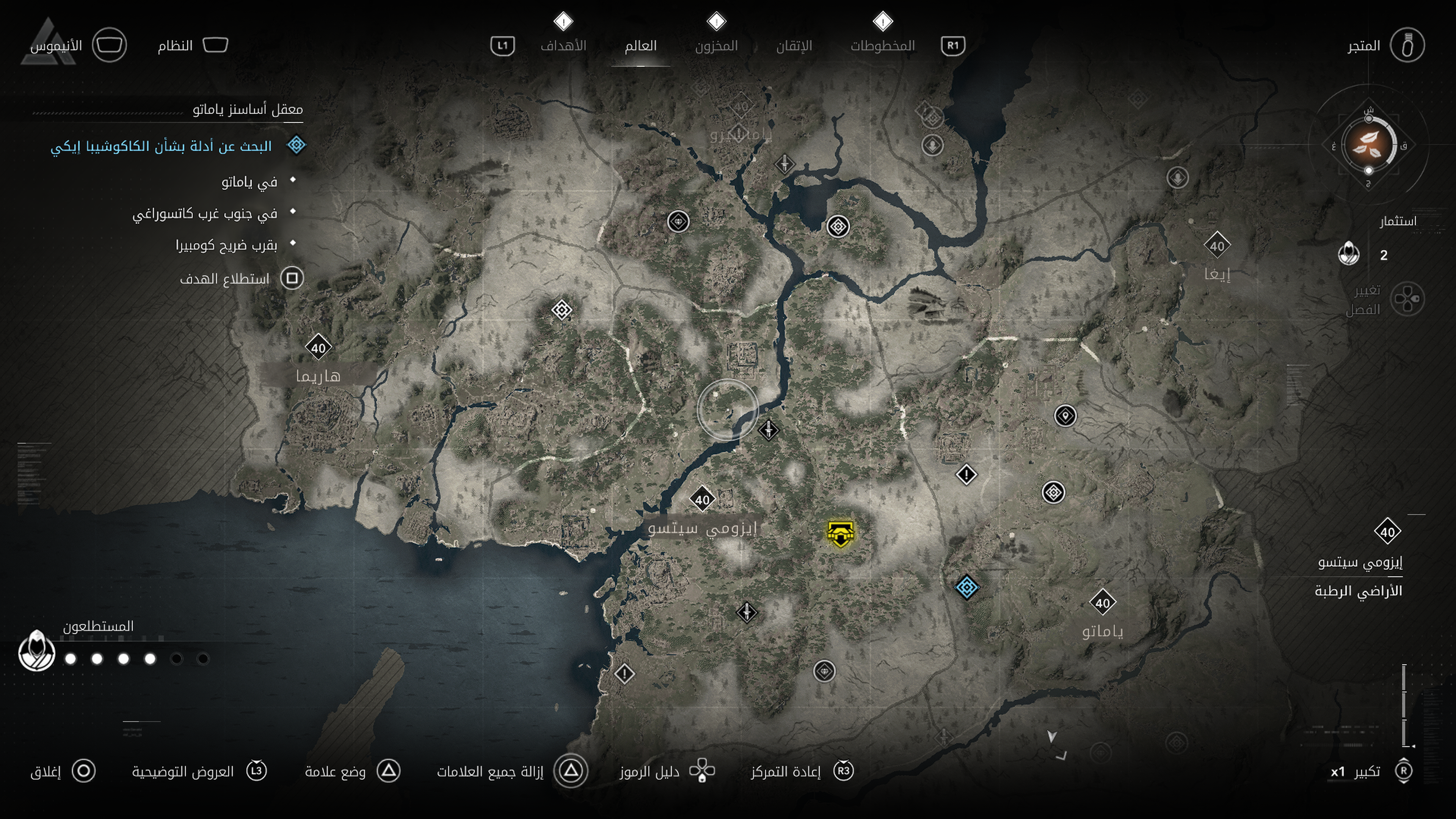The width and height of the screenshot is (1456, 819).
Task: Choose the إيغا region label
Action: tap(1217, 274)
